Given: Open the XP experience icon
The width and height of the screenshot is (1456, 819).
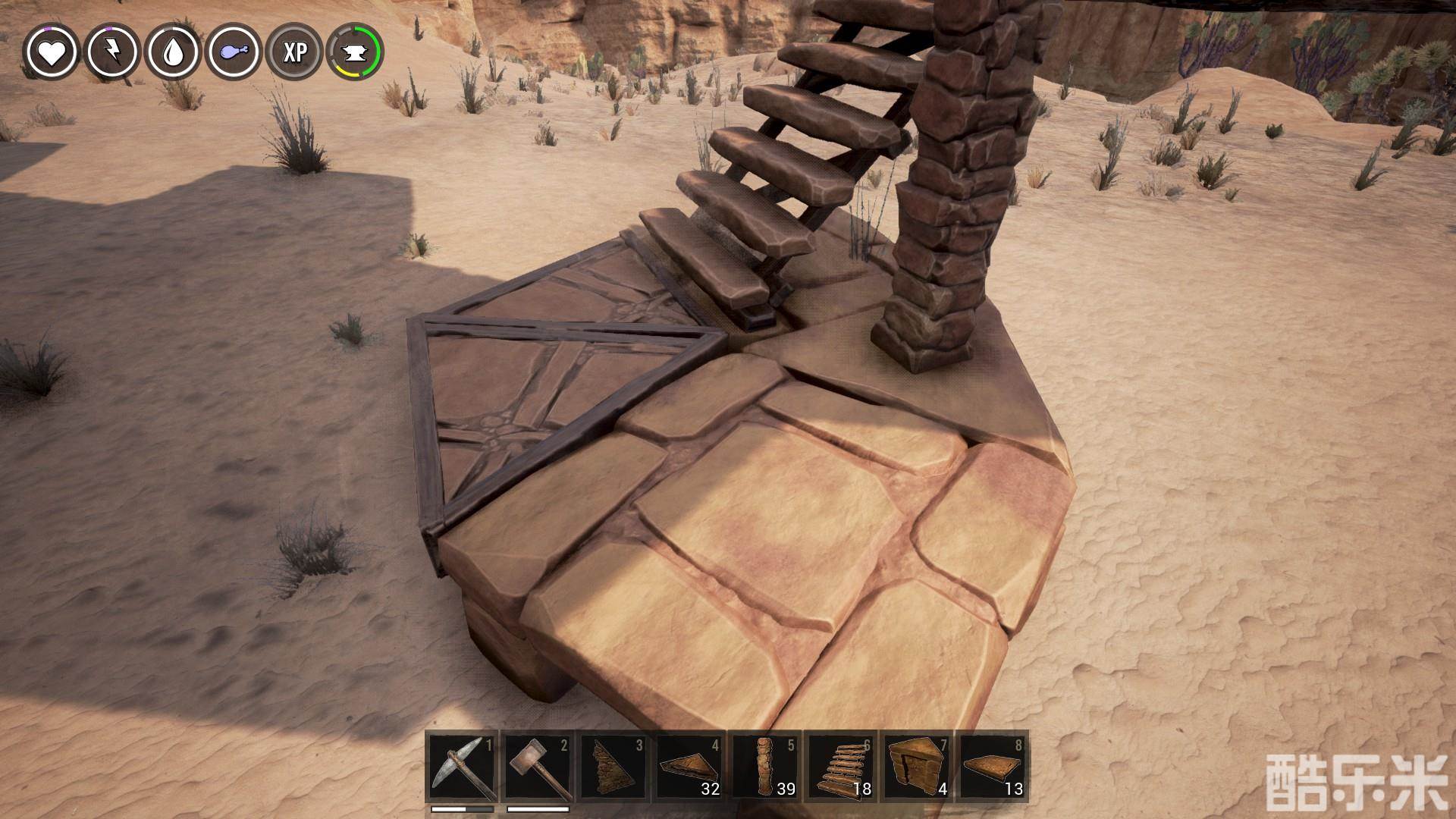Looking at the screenshot, I should [x=294, y=52].
